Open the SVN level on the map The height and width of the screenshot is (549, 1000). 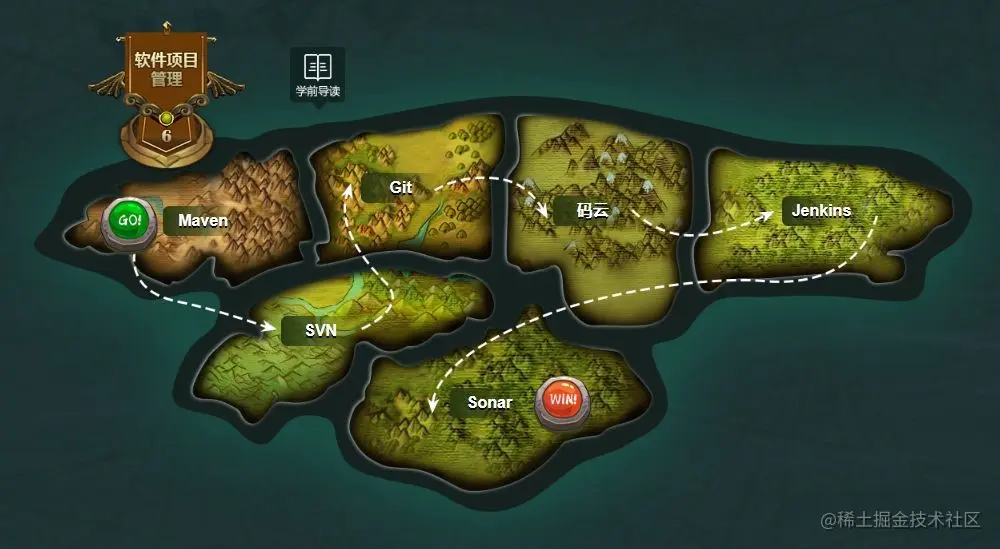coord(320,332)
